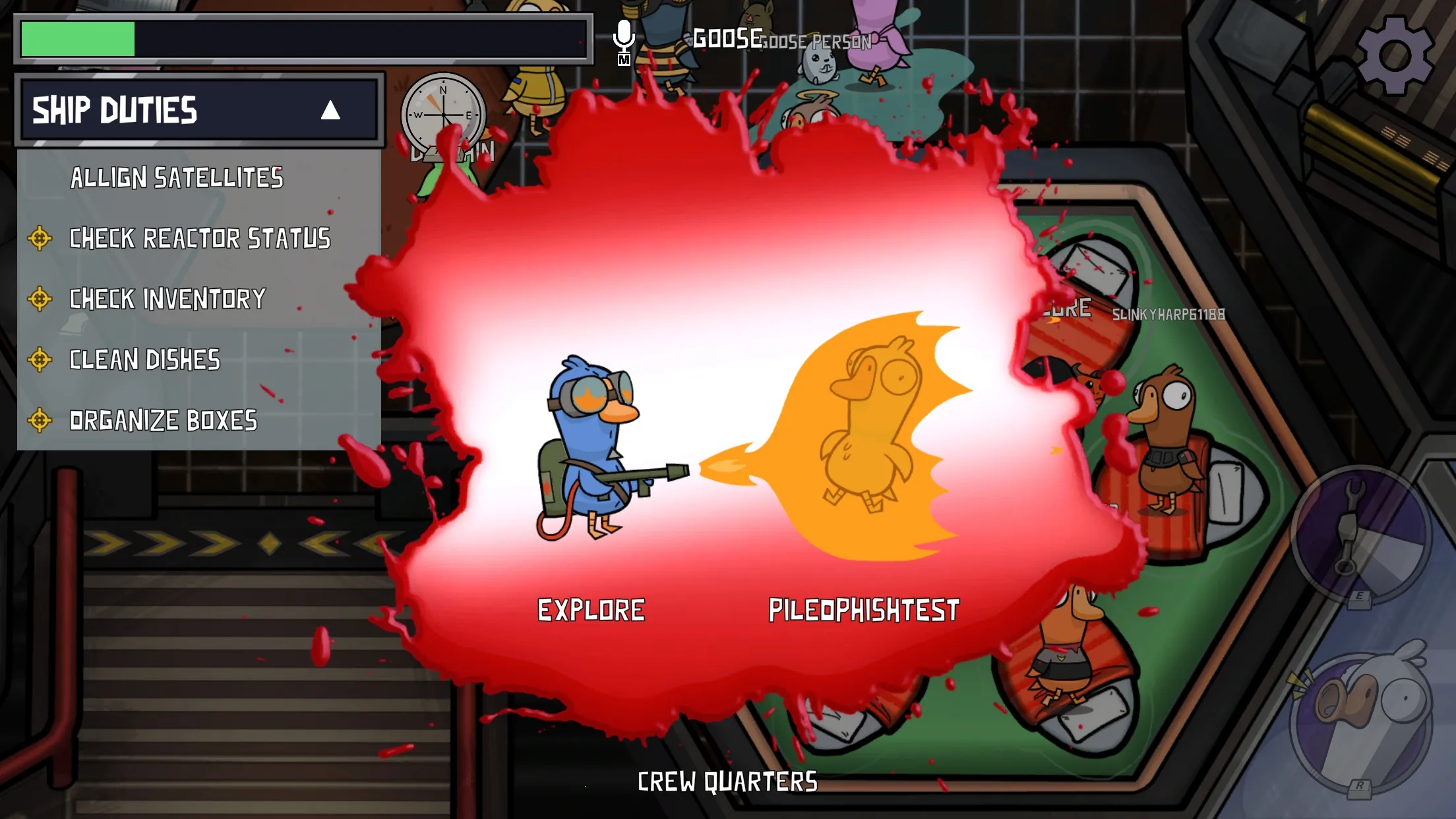Viewport: 1456px width, 819px height.
Task: Track the Organize Boxes task
Action: tap(163, 421)
